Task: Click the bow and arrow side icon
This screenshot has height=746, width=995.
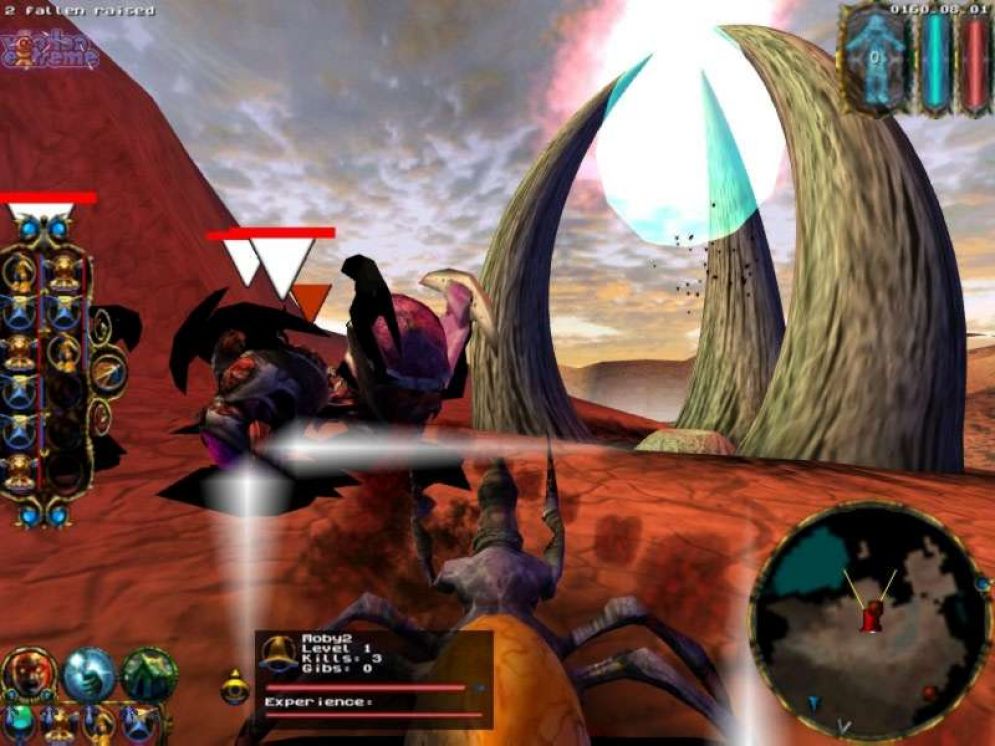Action: [x=109, y=372]
